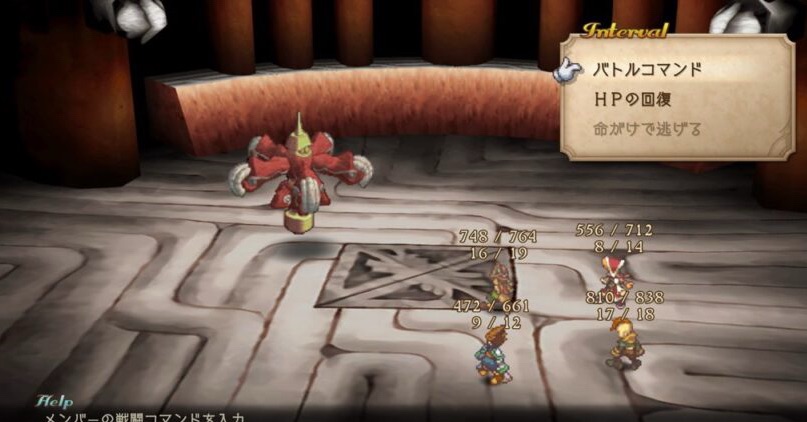Pick the greyed-out 命がけで逃げる option

(x=647, y=129)
